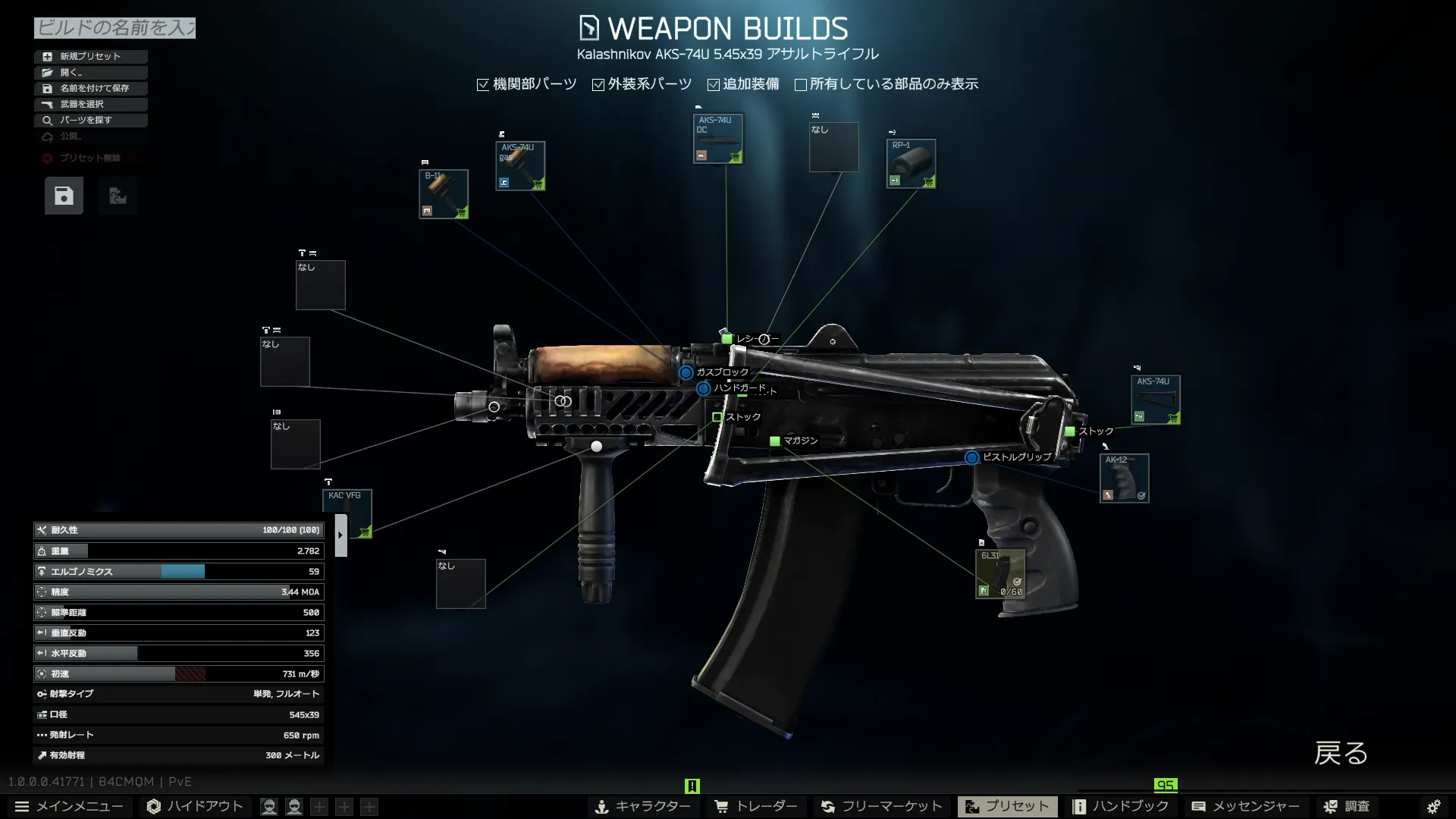This screenshot has width=1456, height=819.
Task: Create a new preset (新規プリセット)
Action: pyautogui.click(x=90, y=56)
